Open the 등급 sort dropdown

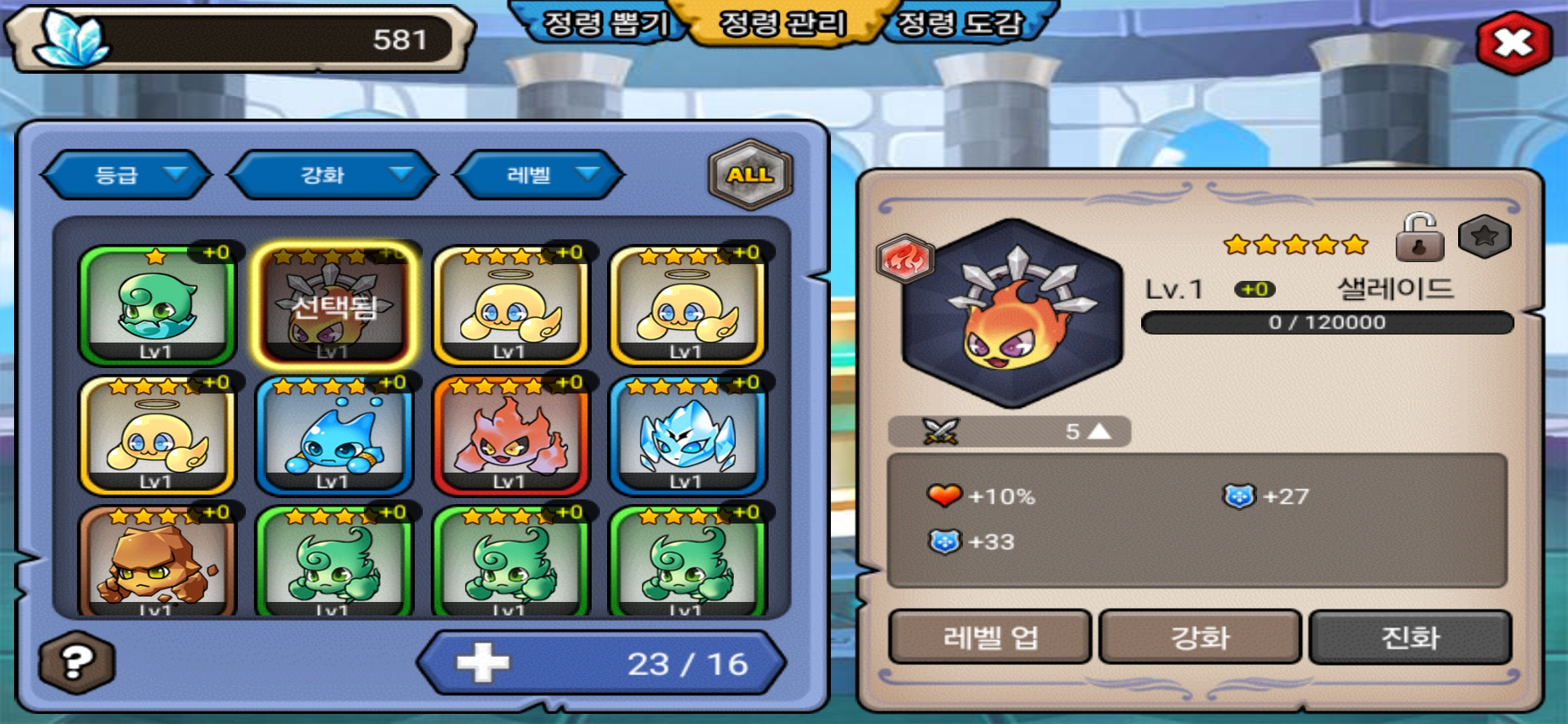tap(127, 175)
